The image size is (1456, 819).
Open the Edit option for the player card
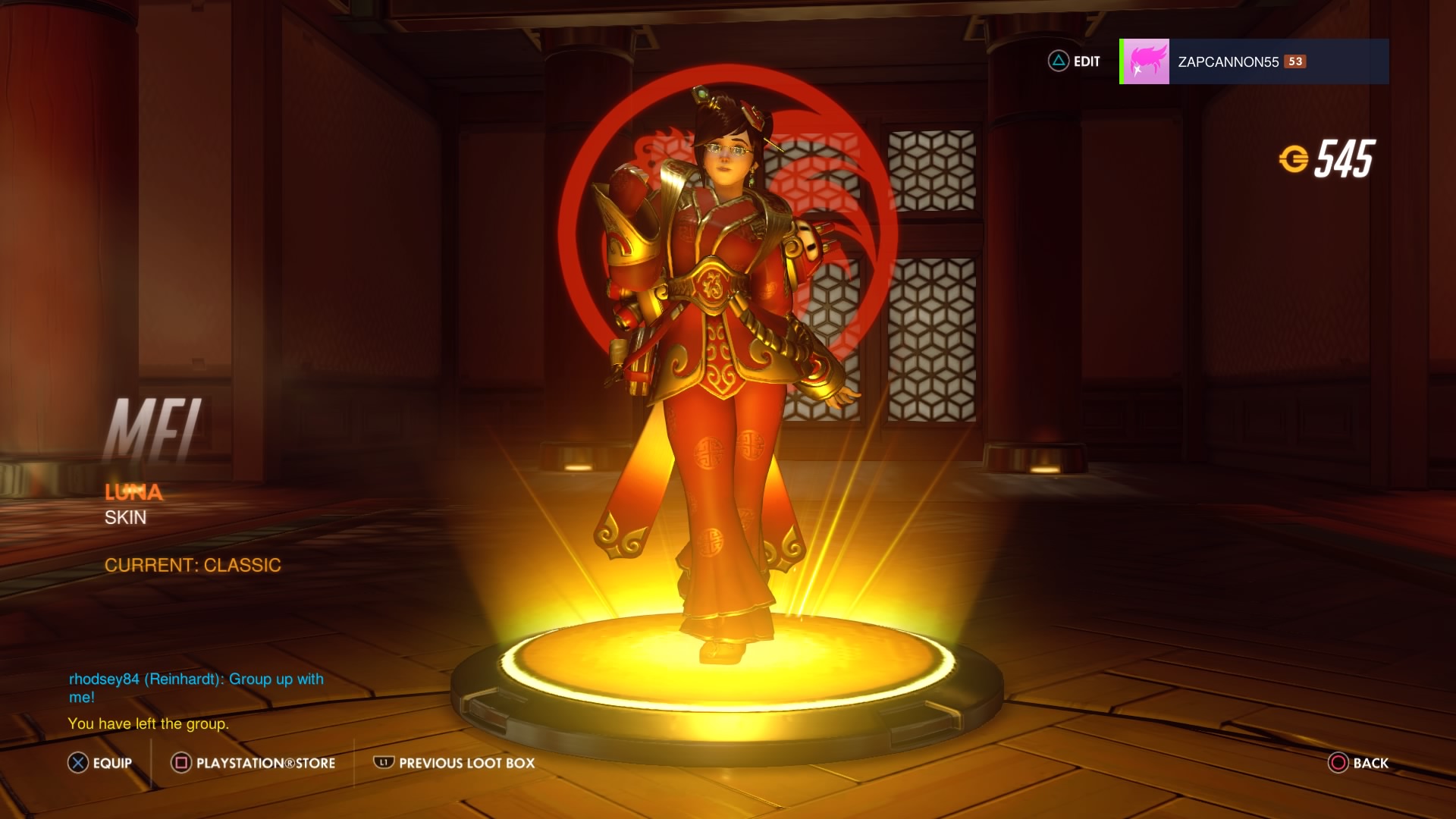pyautogui.click(x=1074, y=61)
